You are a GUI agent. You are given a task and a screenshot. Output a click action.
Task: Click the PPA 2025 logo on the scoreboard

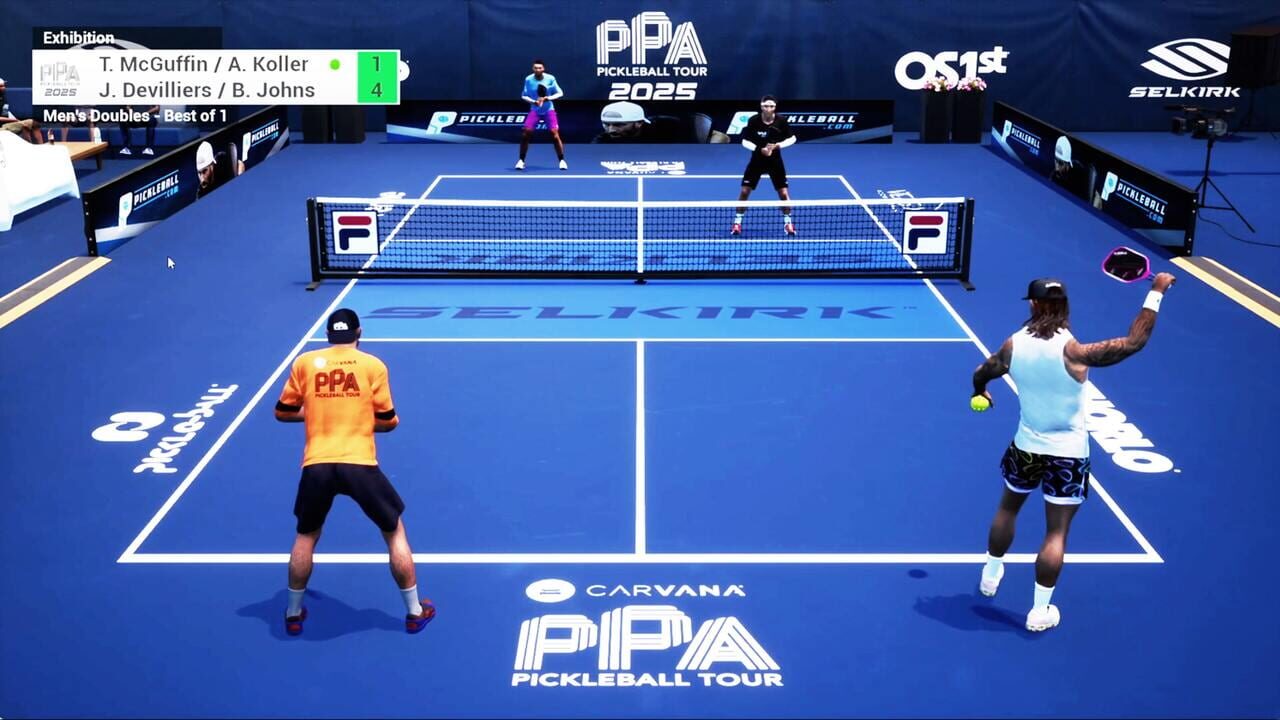click(x=62, y=79)
